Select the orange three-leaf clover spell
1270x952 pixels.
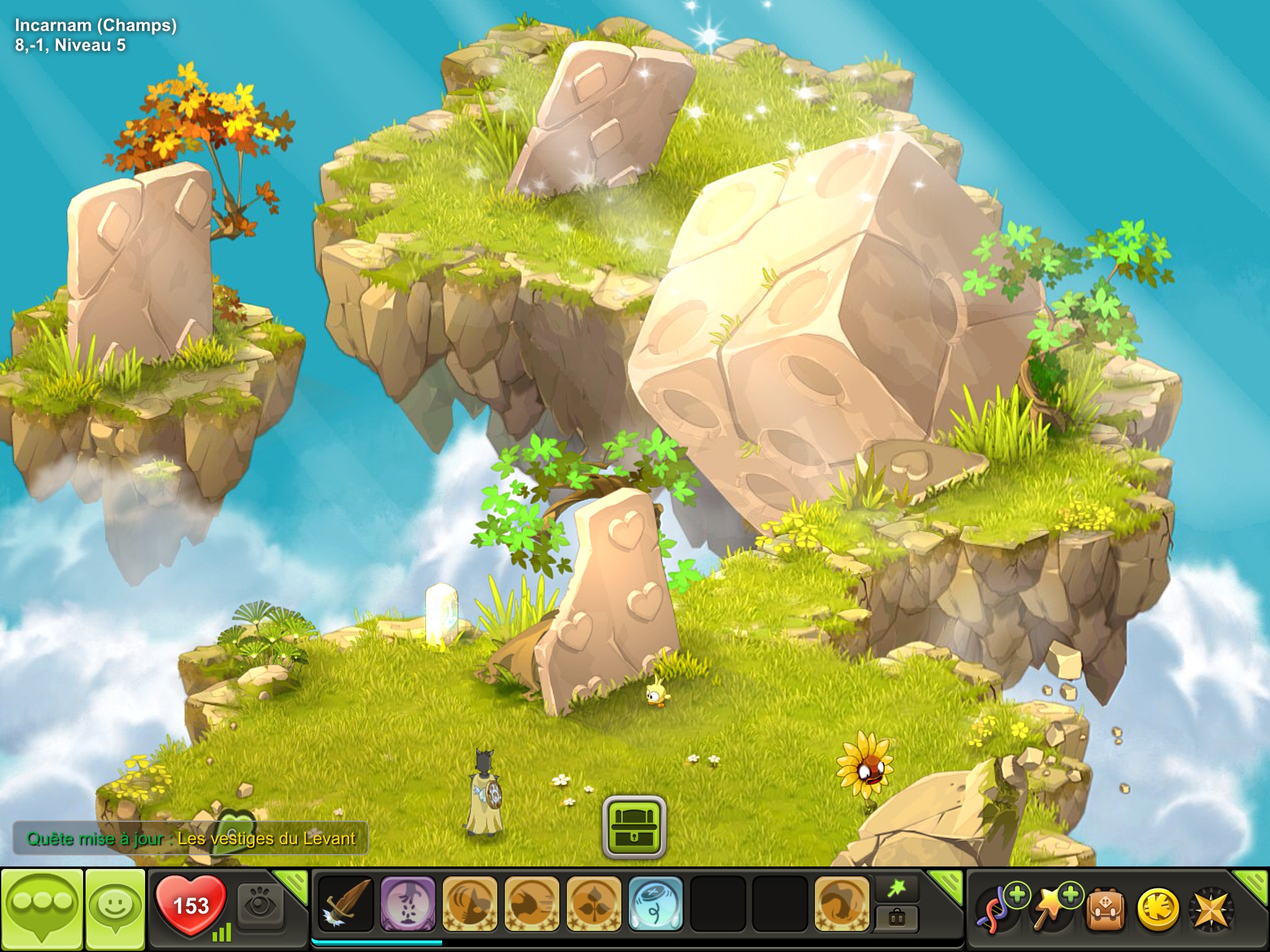click(593, 904)
